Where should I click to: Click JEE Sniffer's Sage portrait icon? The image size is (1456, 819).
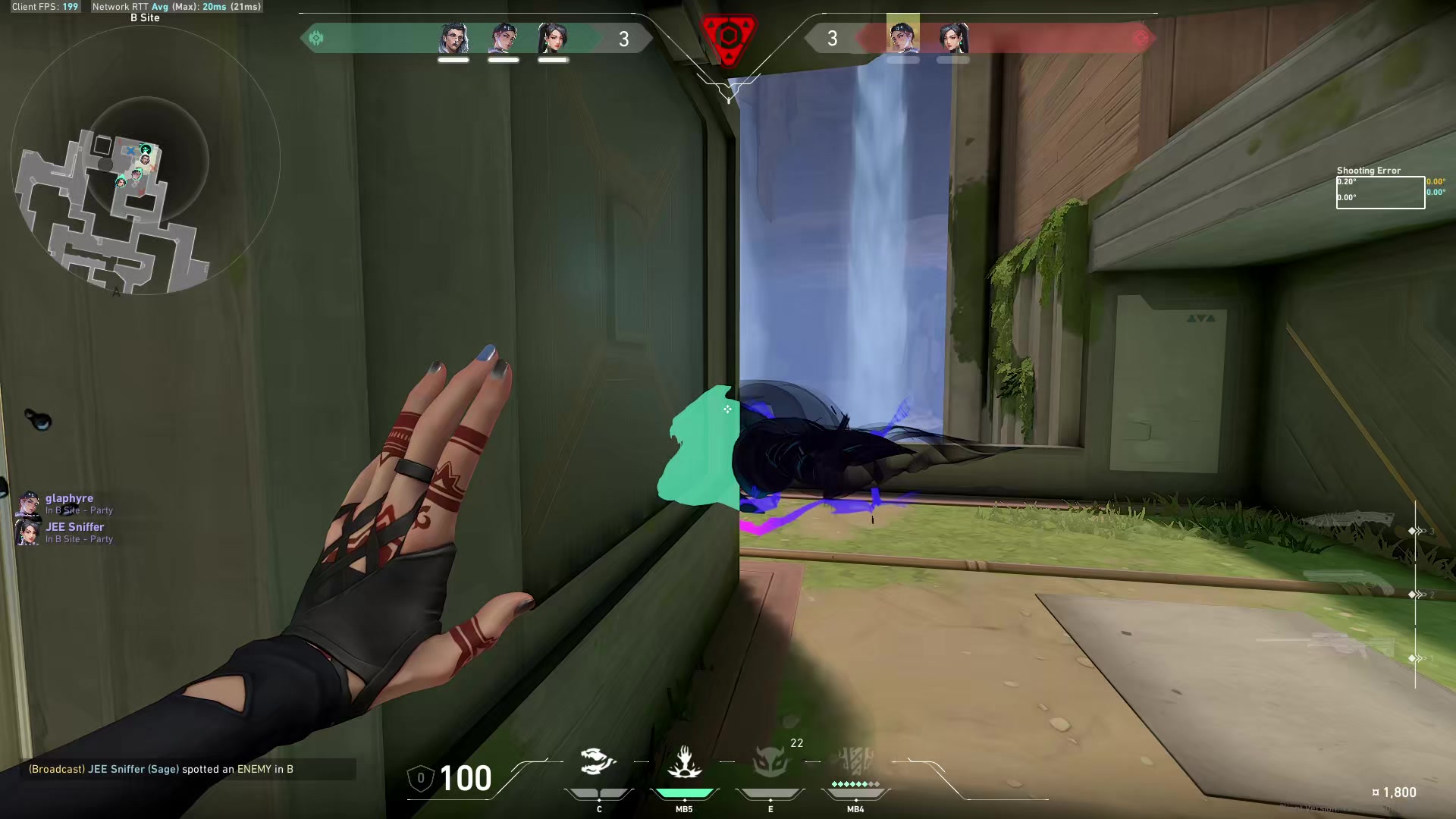click(x=28, y=532)
